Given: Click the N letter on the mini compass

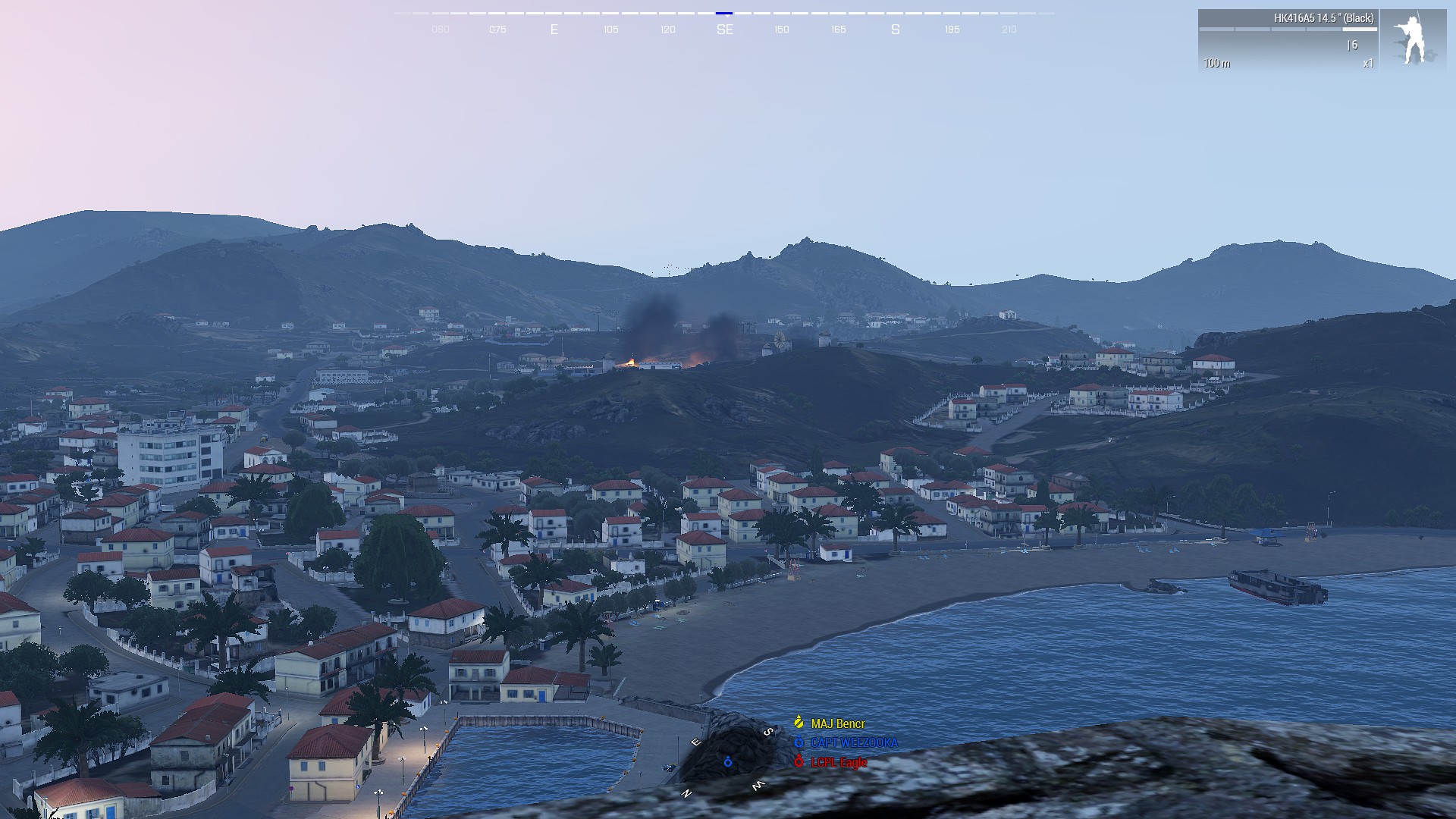Looking at the screenshot, I should tap(686, 795).
